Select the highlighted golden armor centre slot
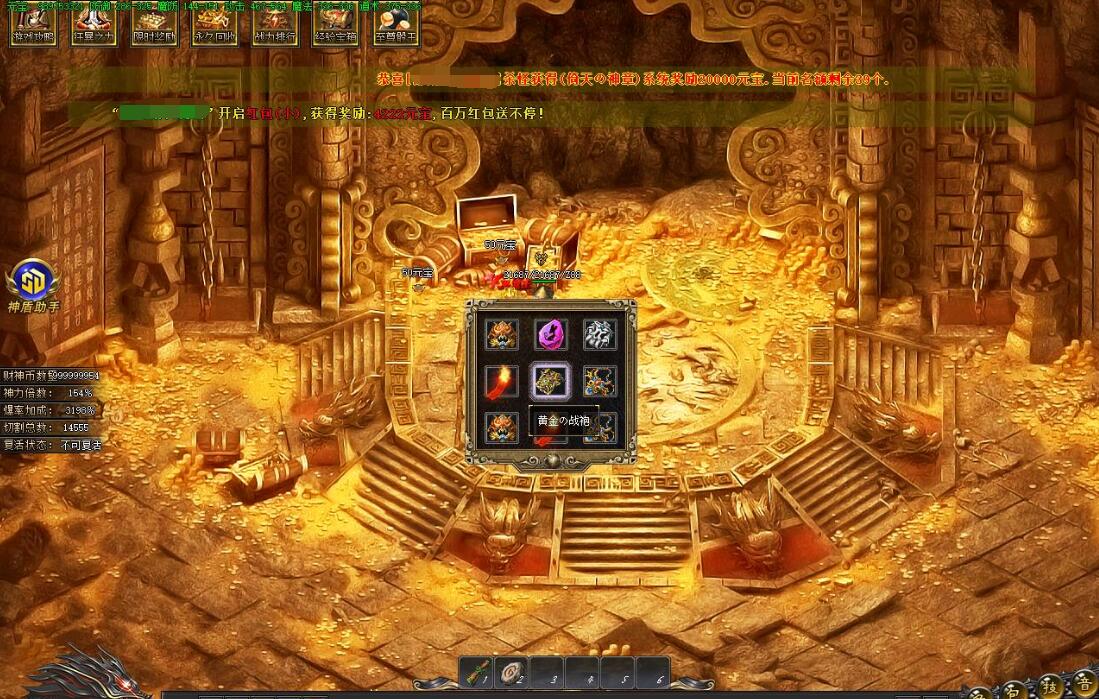Screen dimensions: 1099x699 point(550,380)
